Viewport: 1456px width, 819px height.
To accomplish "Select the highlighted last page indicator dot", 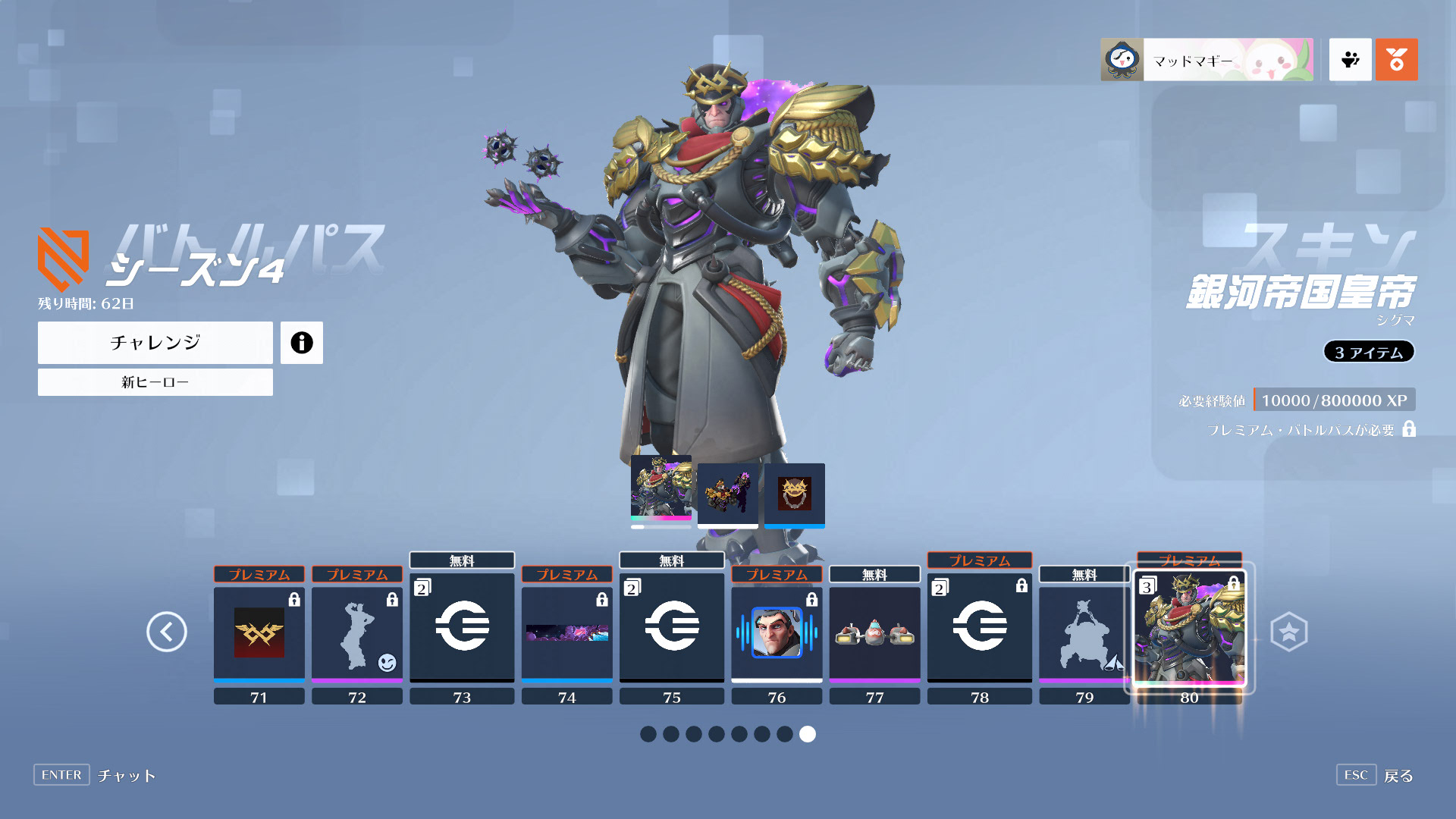I will (x=807, y=734).
